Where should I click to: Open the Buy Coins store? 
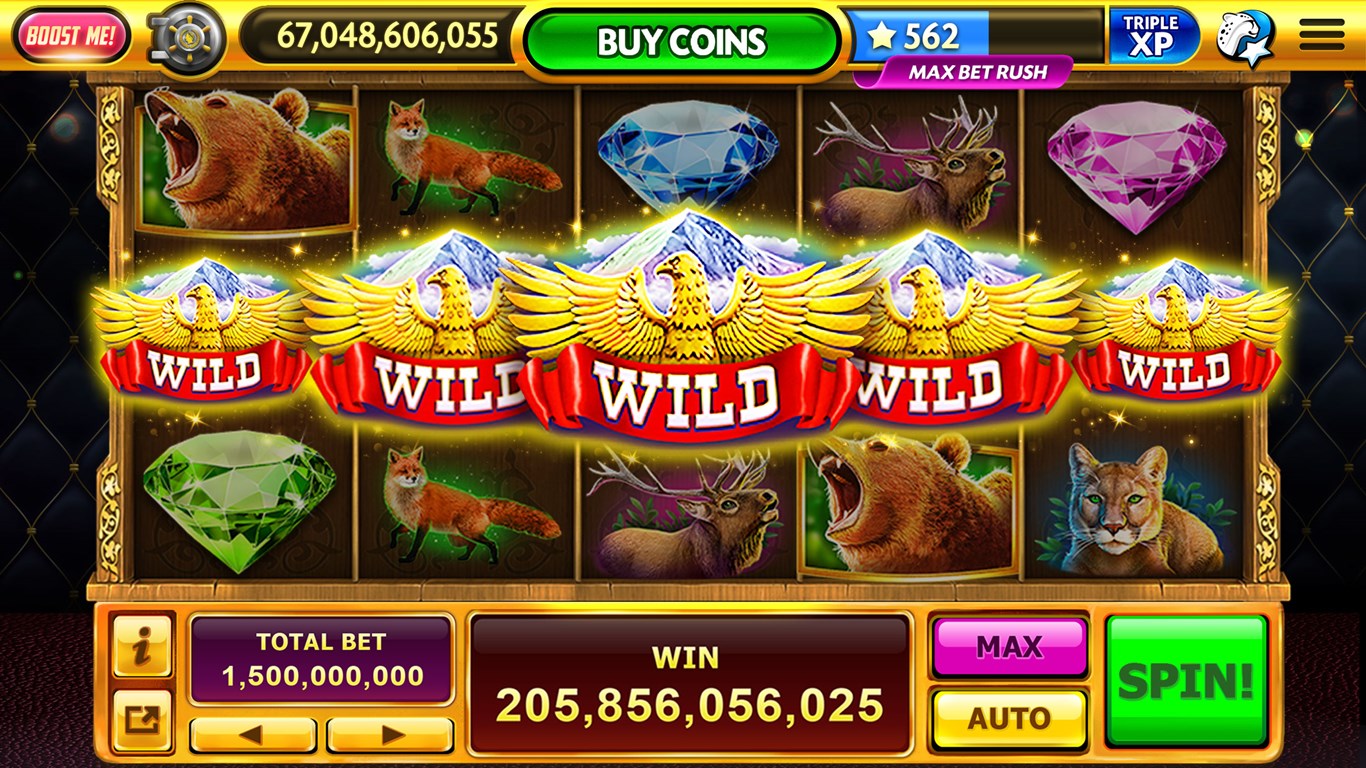(683, 41)
